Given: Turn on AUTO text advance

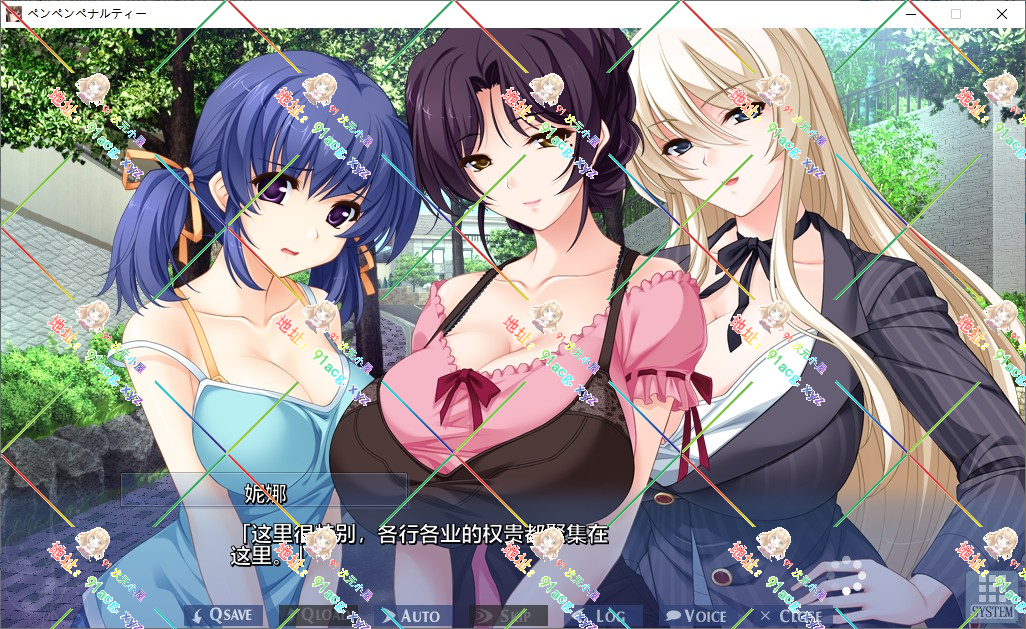Looking at the screenshot, I should coord(413,616).
